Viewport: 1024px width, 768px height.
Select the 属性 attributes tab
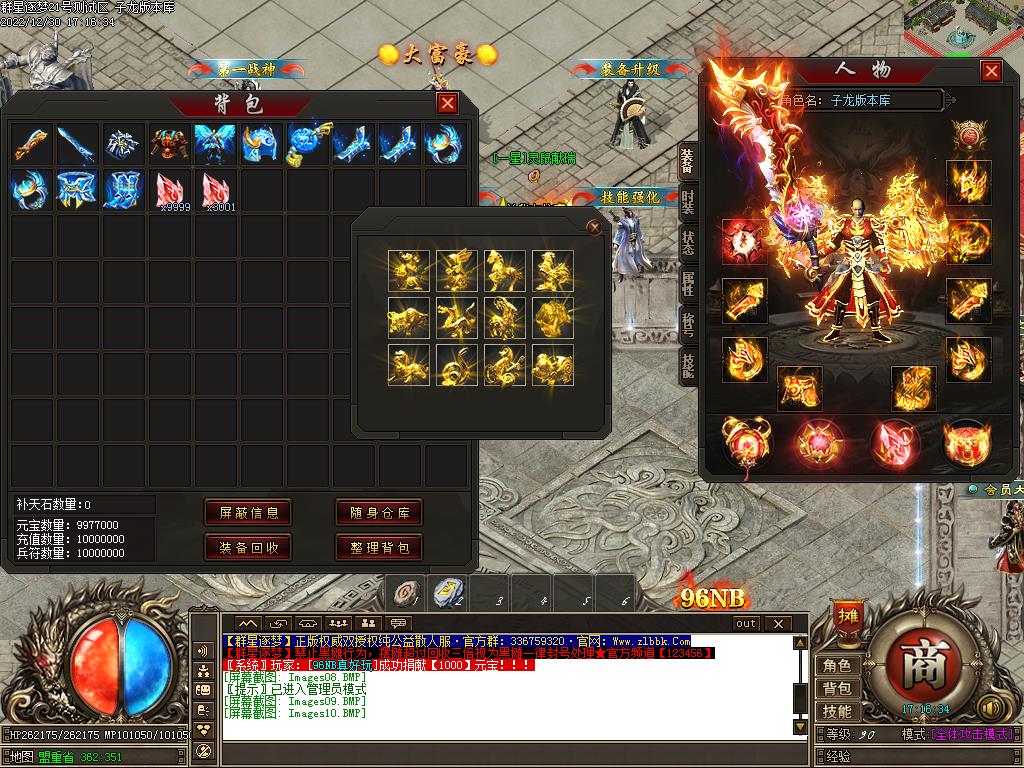(687, 284)
